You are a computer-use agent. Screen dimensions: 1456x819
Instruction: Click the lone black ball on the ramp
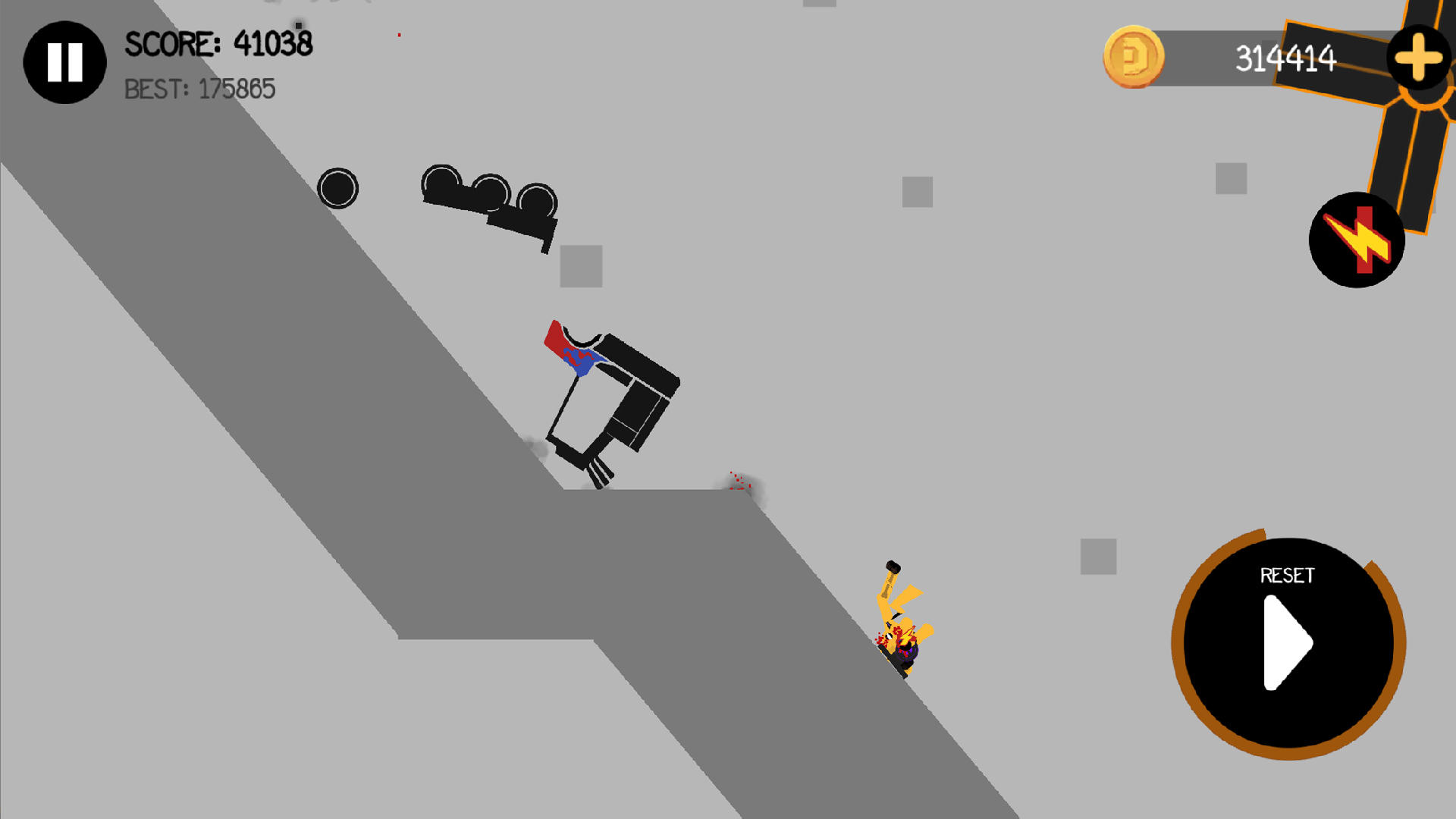[x=339, y=187]
